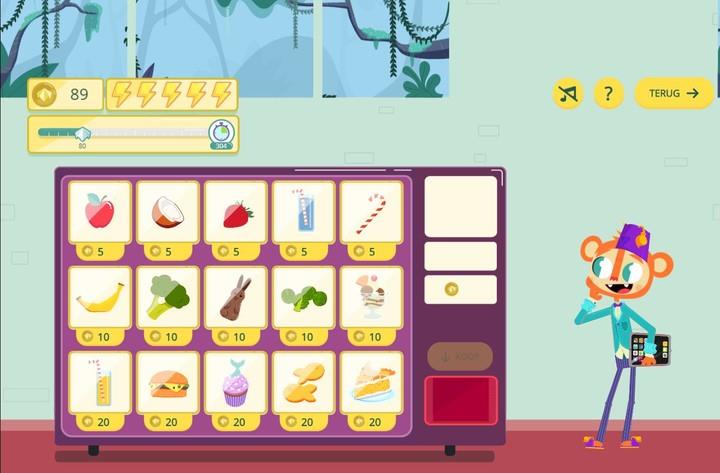Select the purple cupcake
Viewport: 720px width, 473px height.
click(x=236, y=383)
